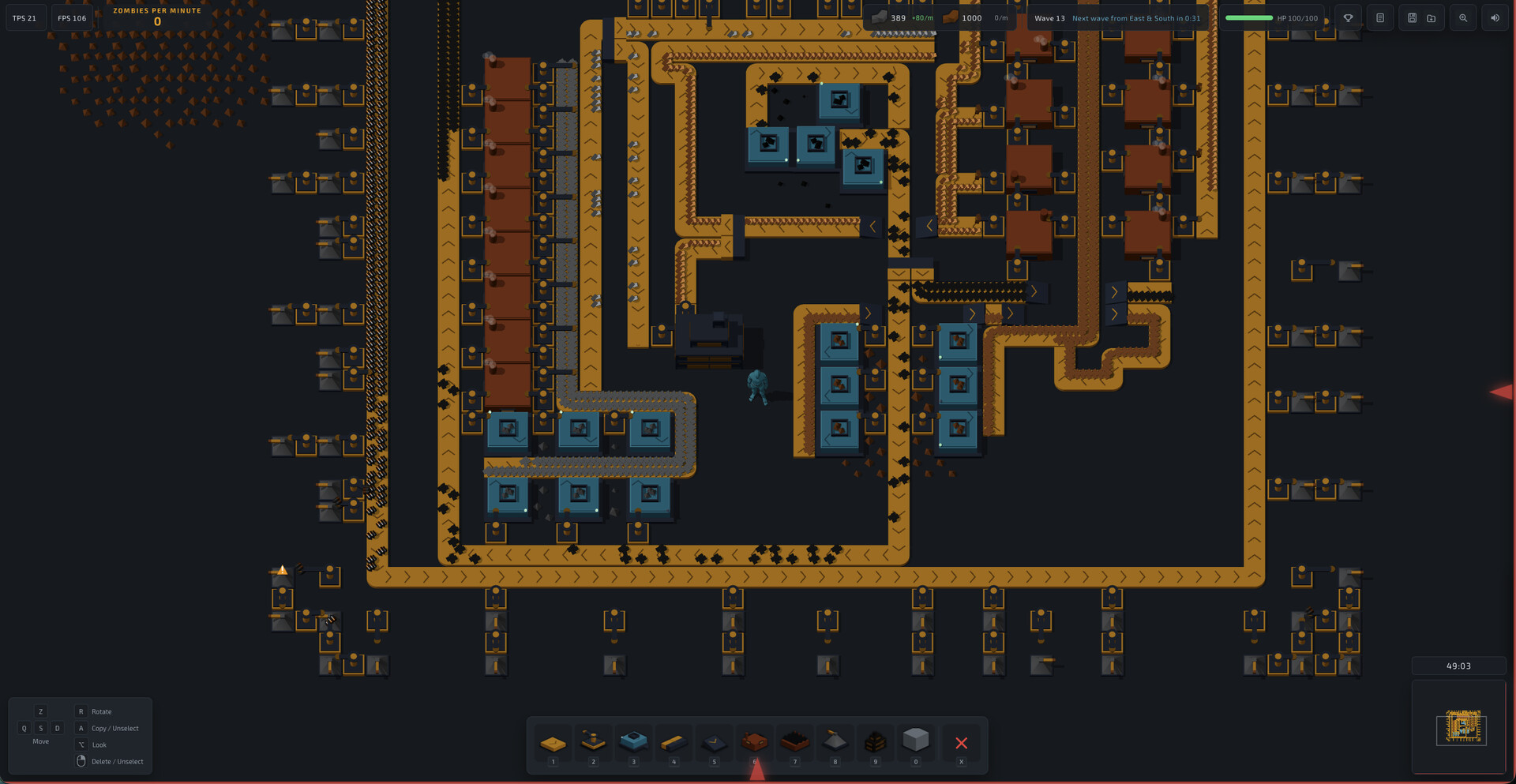The width and height of the screenshot is (1516, 784).
Task: Open the trophy achievements panel
Action: click(1348, 17)
